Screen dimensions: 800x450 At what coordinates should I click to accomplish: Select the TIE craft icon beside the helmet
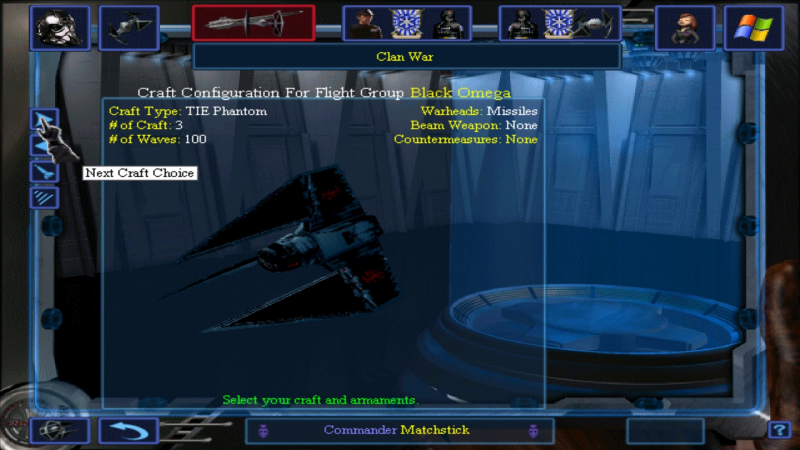tap(129, 27)
